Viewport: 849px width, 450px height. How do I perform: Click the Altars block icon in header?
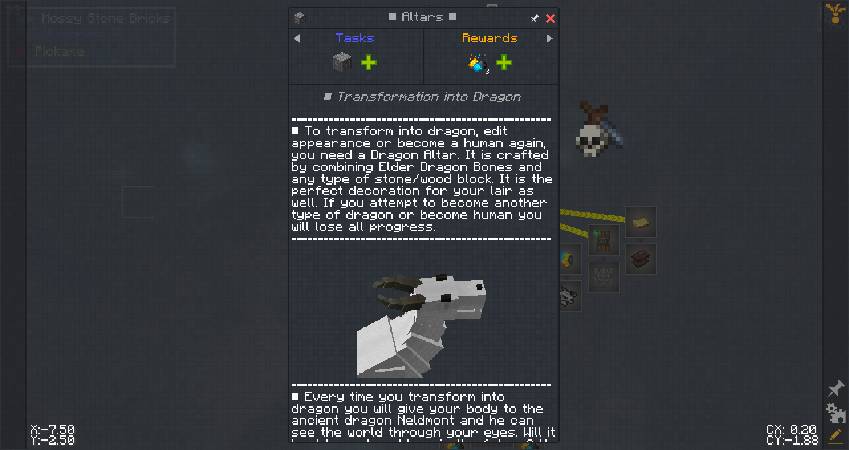pos(298,18)
